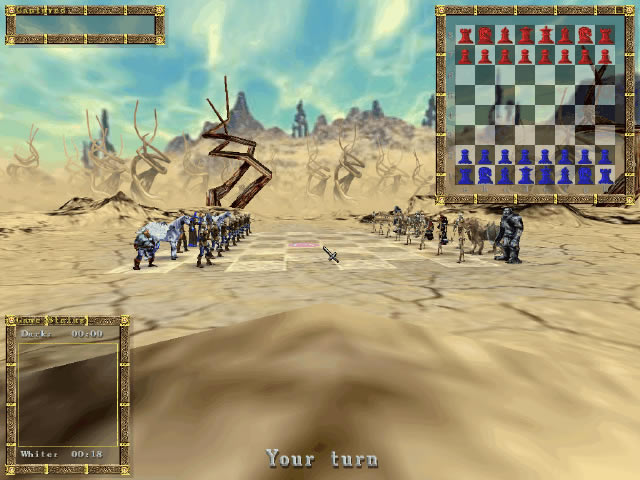This screenshot has height=480, width=640.
Task: Click the red rook on the a-file
Action: click(x=465, y=35)
